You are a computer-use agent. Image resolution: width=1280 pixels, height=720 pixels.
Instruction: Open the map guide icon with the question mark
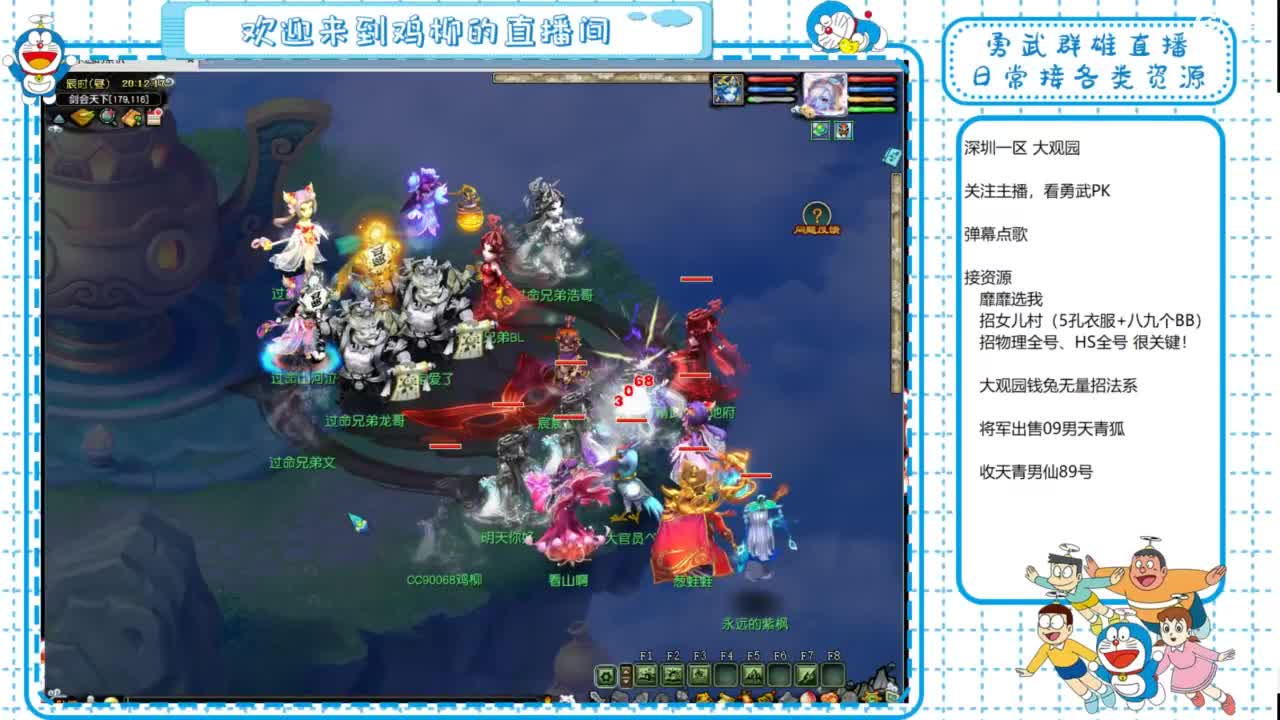coord(131,117)
